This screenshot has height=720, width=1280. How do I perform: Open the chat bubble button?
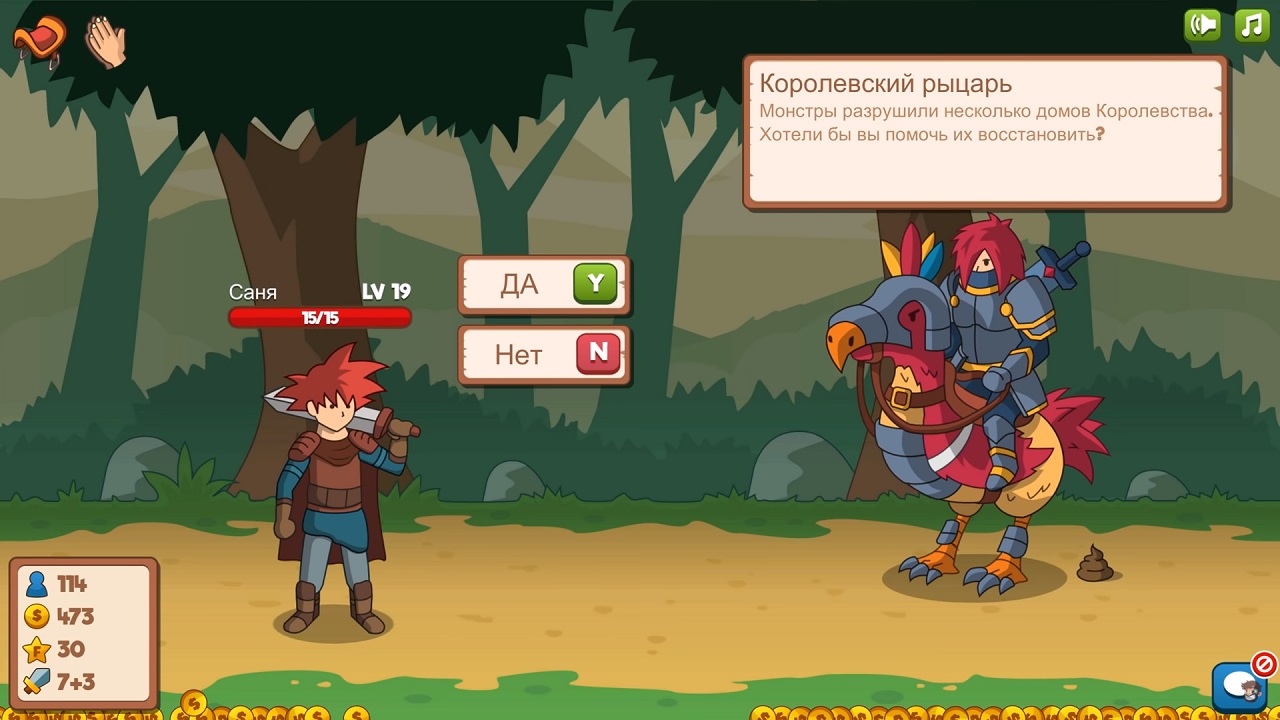(x=1238, y=686)
